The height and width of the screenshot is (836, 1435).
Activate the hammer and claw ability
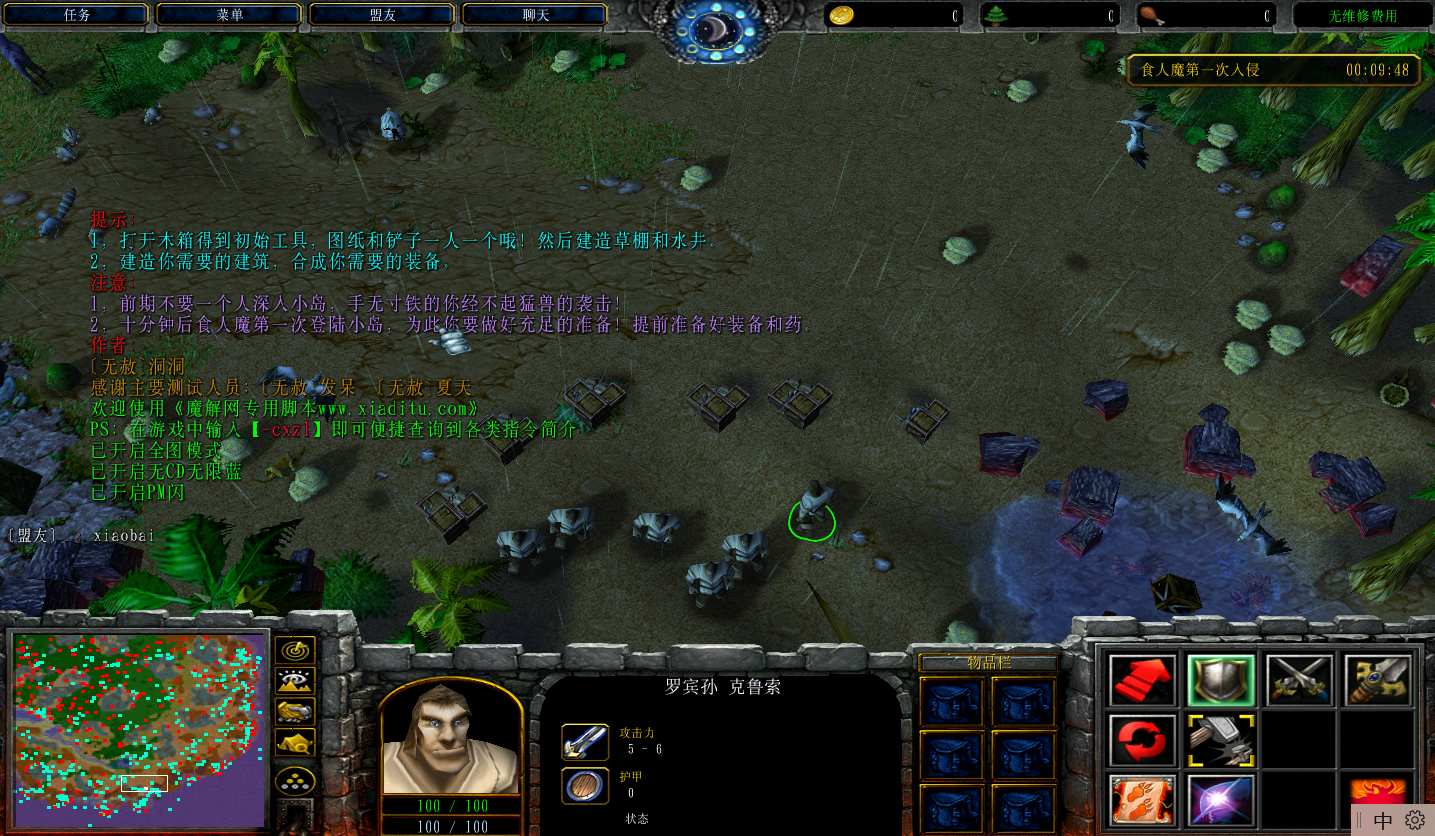1220,741
